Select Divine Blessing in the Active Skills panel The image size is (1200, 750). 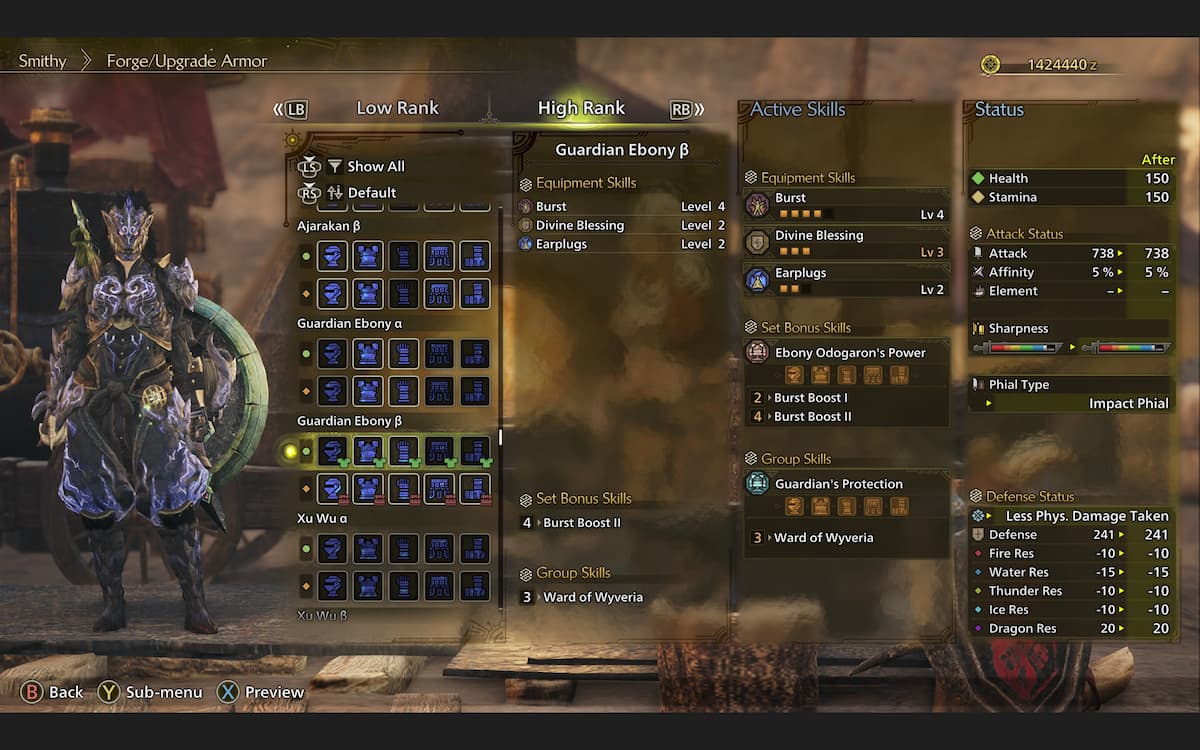point(846,243)
